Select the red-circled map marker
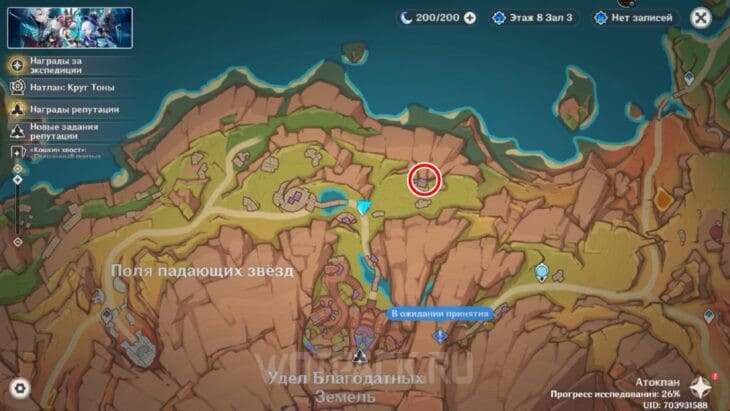730x411 pixels. coord(425,179)
